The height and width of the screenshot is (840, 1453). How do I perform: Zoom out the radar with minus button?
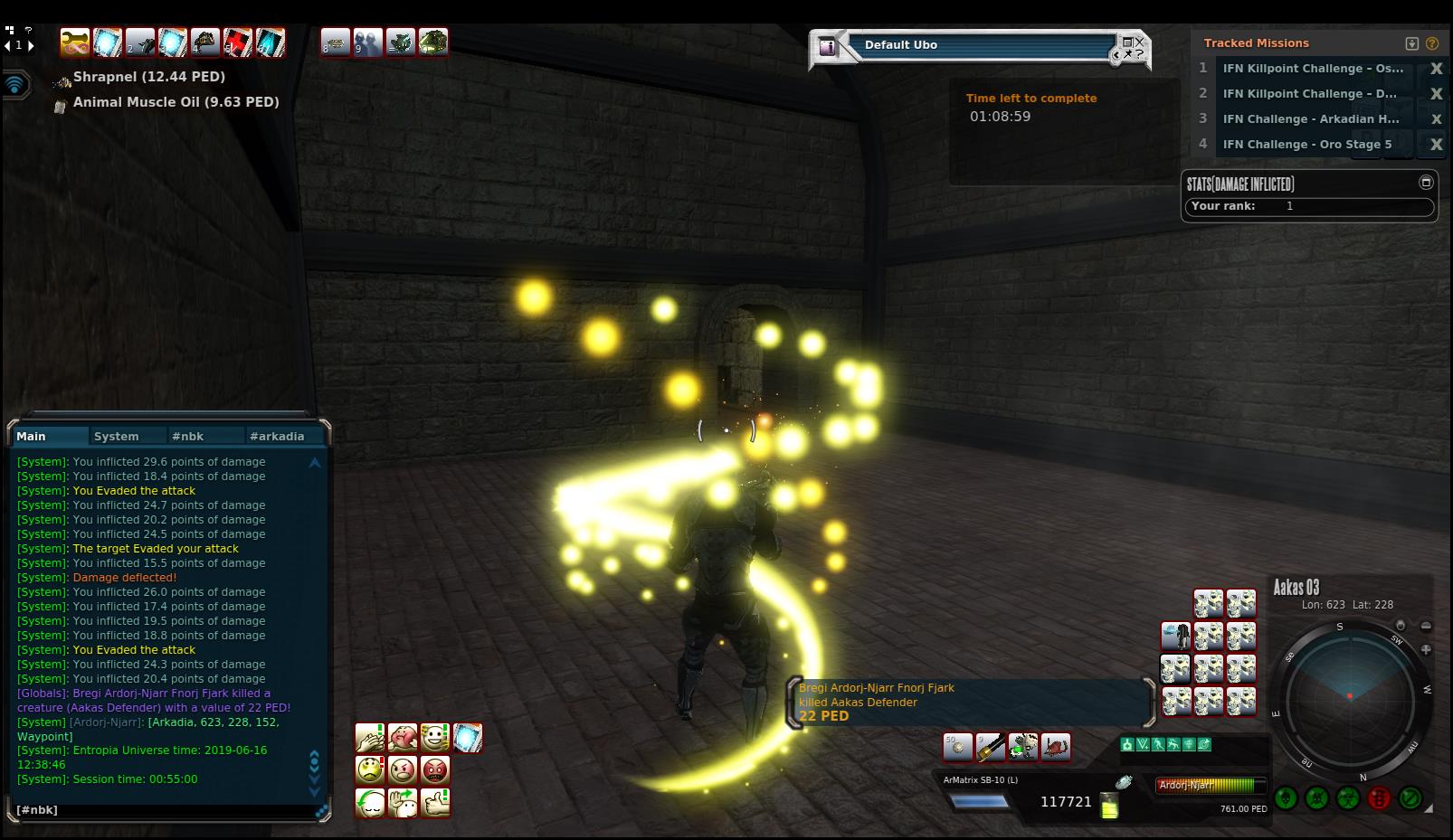point(1426,626)
